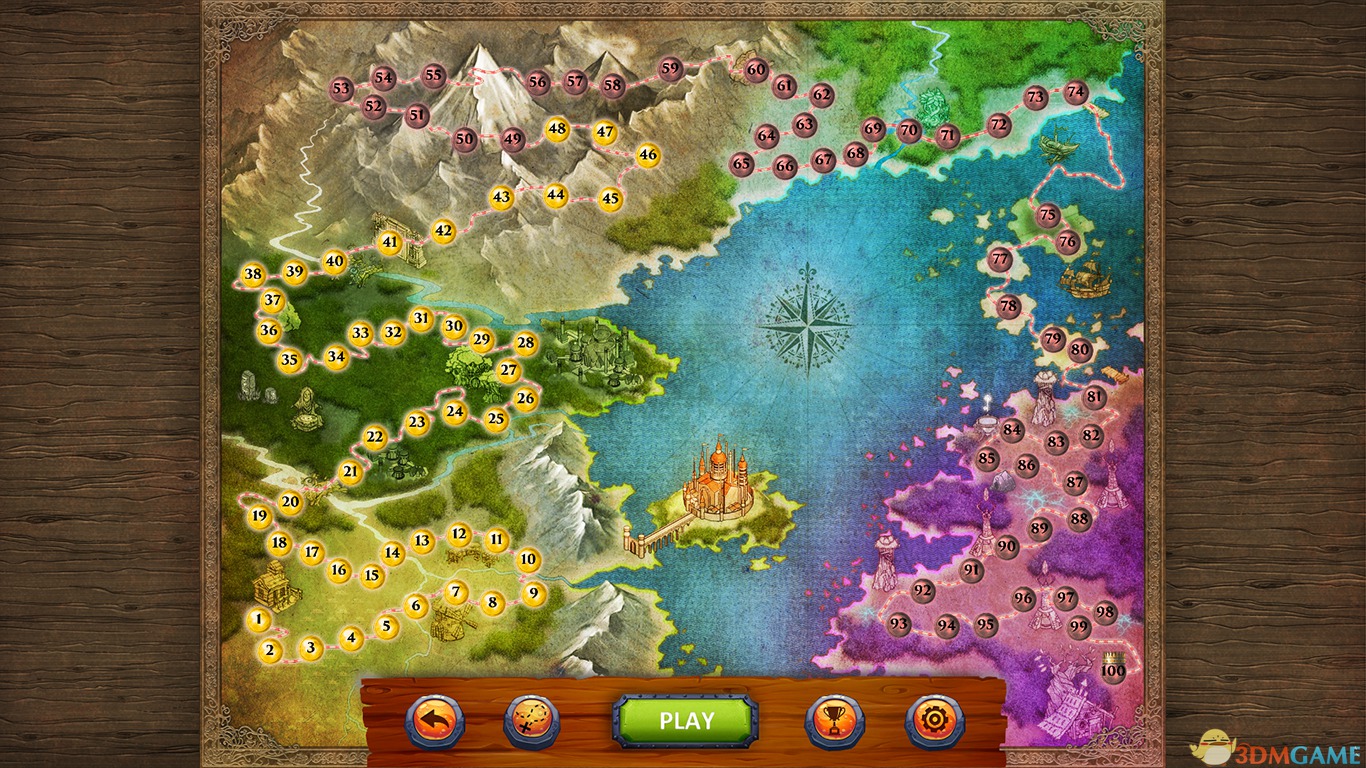
Task: Select level 35 marker
Action: pyautogui.click(x=290, y=360)
